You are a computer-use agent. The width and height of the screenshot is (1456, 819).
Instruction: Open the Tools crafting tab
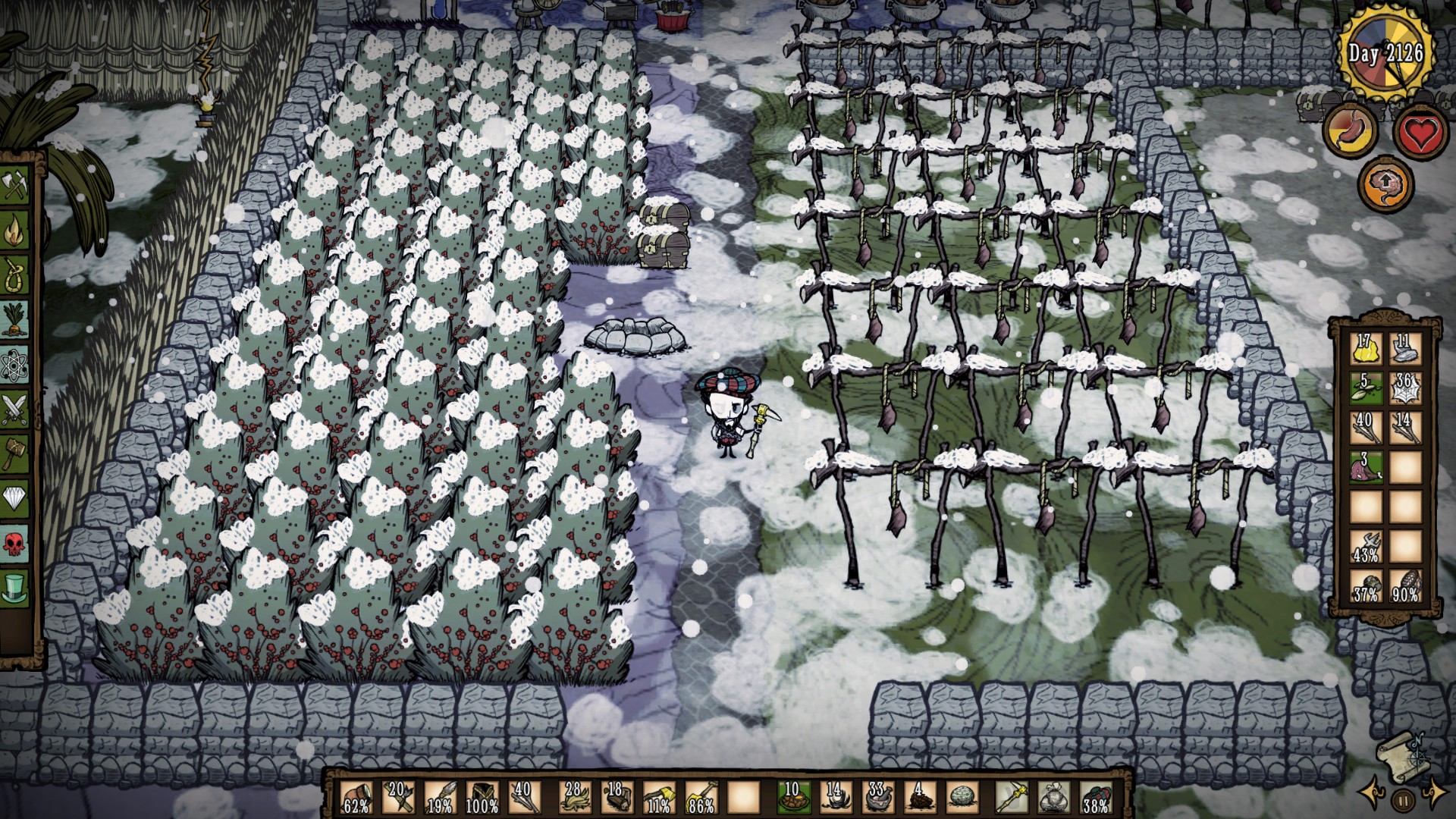point(15,187)
